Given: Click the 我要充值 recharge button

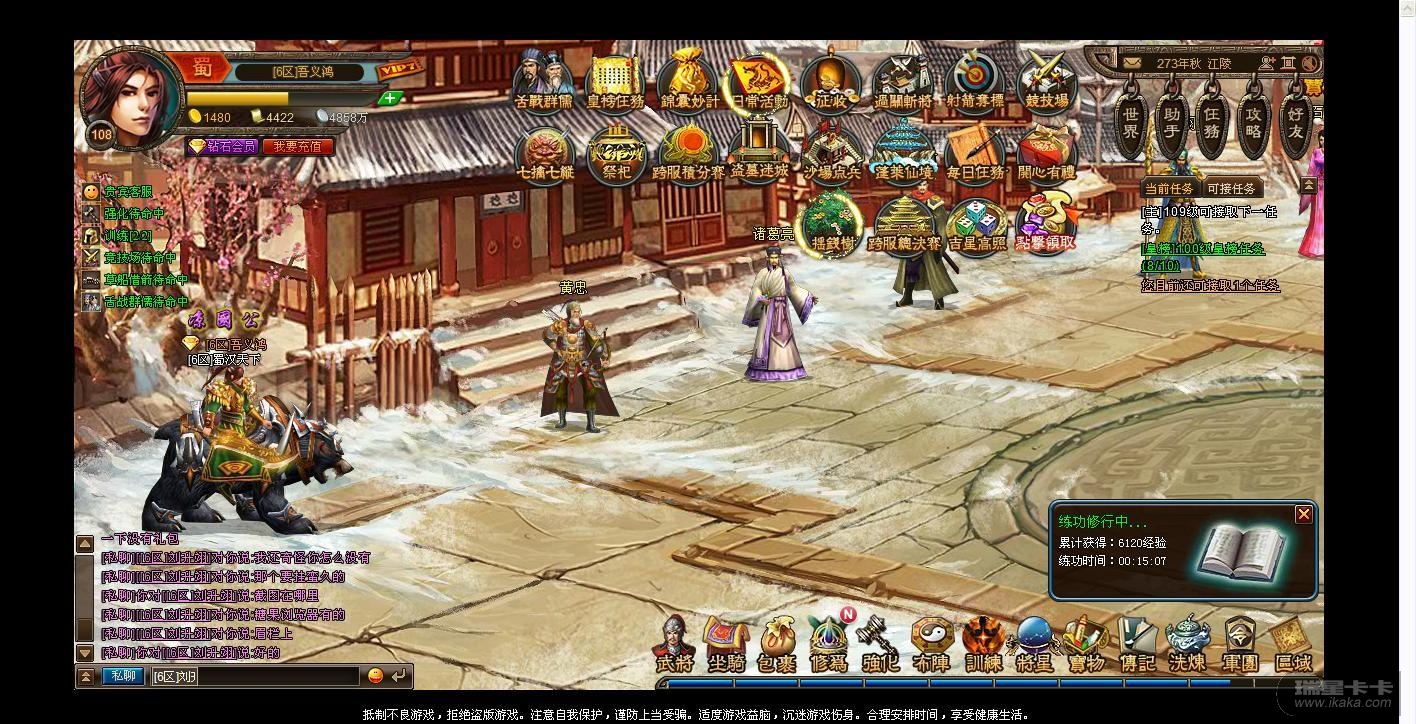Looking at the screenshot, I should [297, 146].
